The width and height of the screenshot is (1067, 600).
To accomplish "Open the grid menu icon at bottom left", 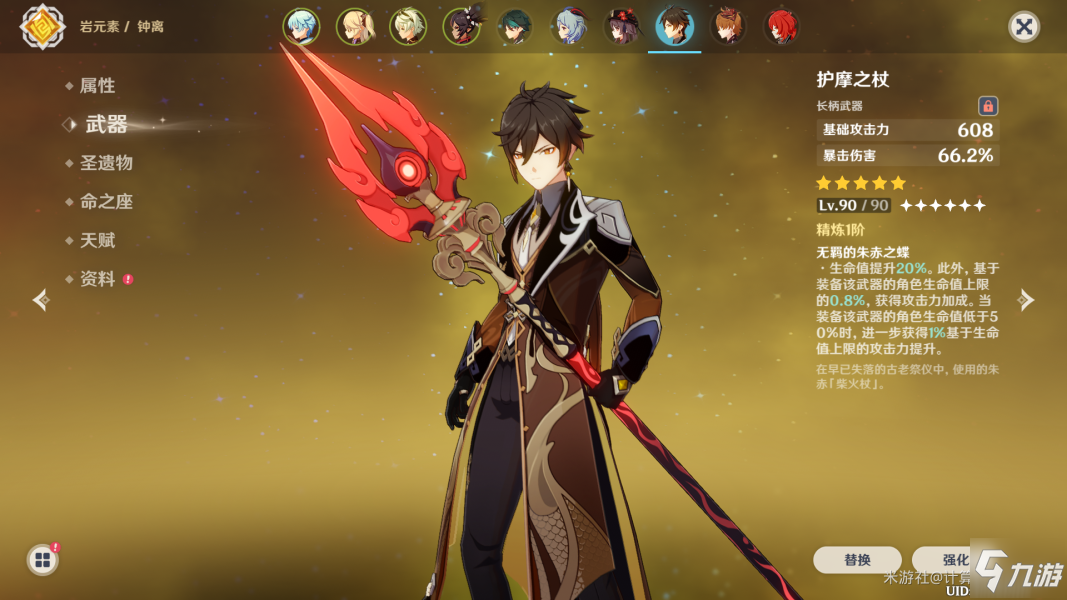I will point(43,560).
